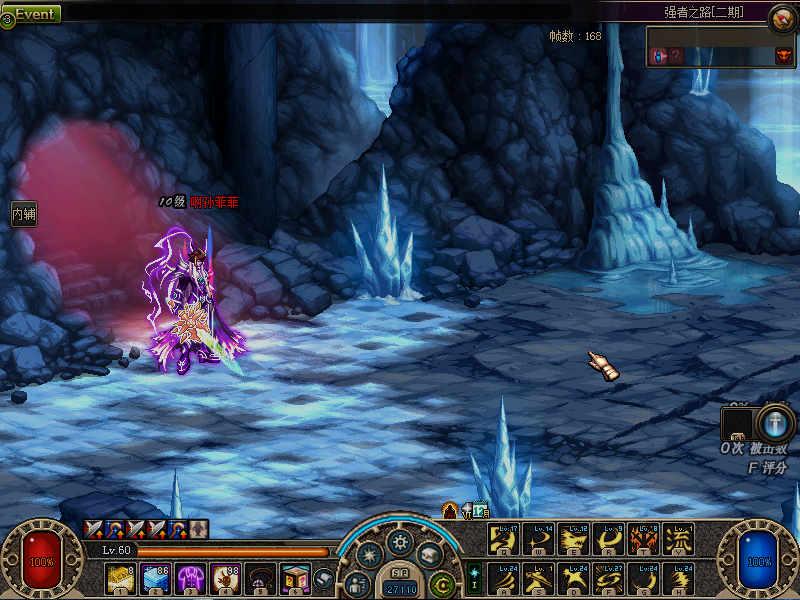
Task: Open the 内辅 side panel button
Action: (24, 213)
